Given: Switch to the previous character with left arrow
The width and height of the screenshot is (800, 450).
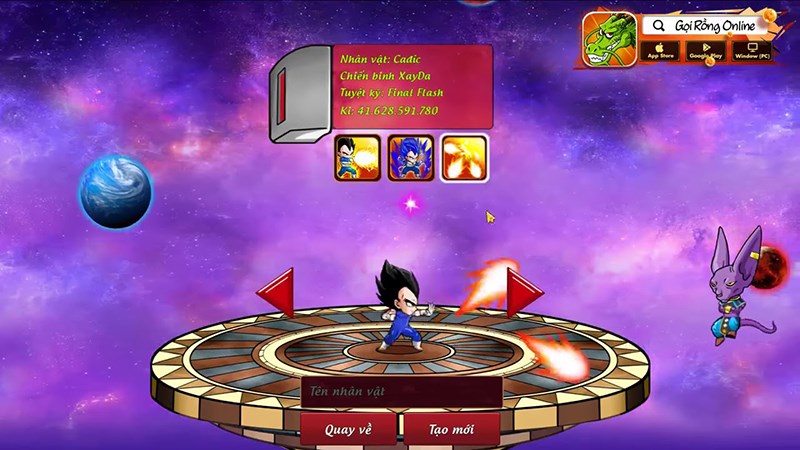Looking at the screenshot, I should pyautogui.click(x=276, y=293).
